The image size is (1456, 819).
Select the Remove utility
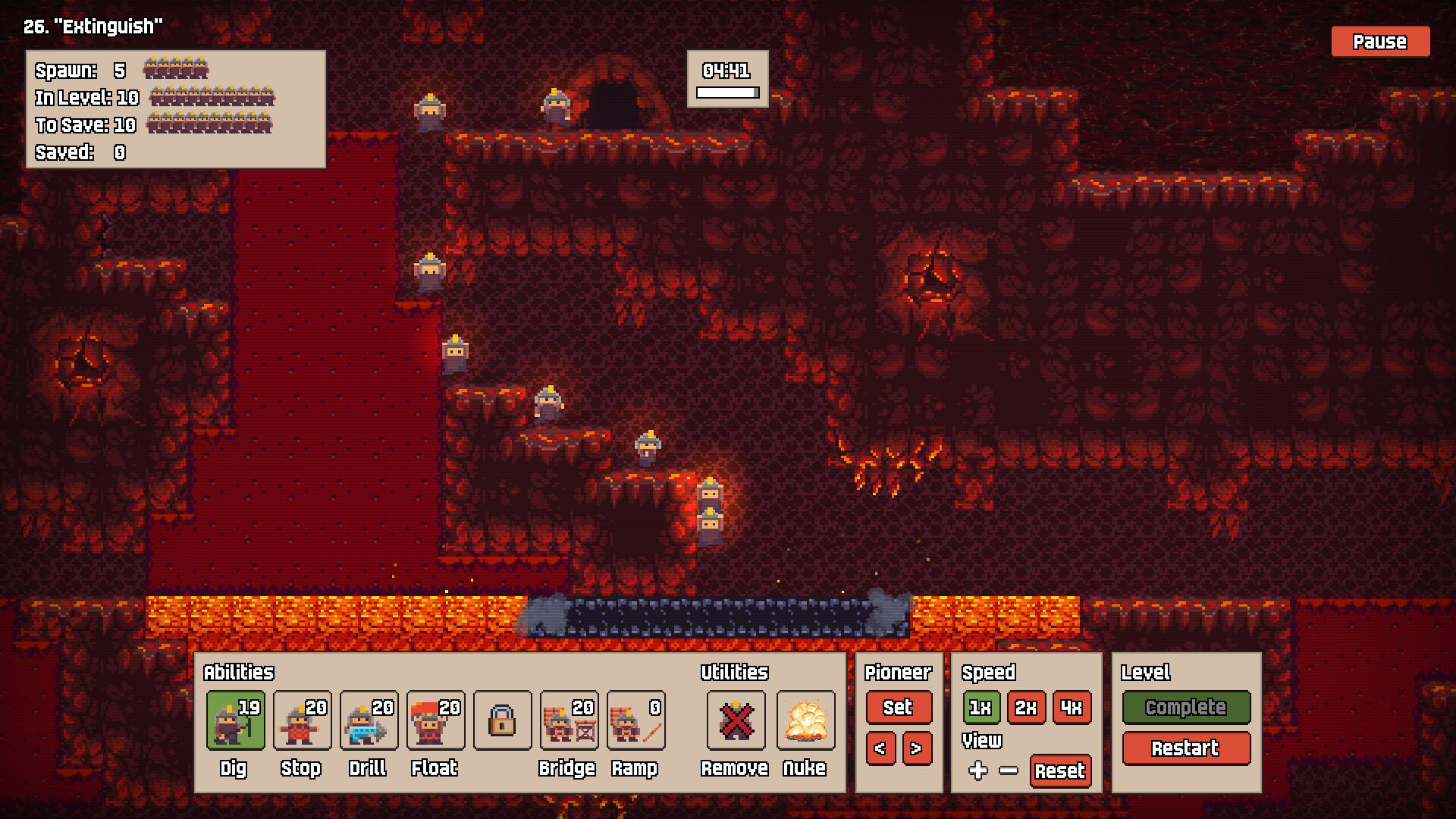point(735,720)
